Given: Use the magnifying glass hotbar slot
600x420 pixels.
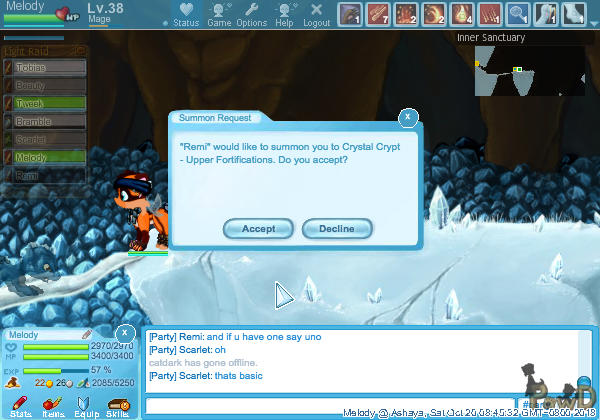Looking at the screenshot, I should [518, 15].
